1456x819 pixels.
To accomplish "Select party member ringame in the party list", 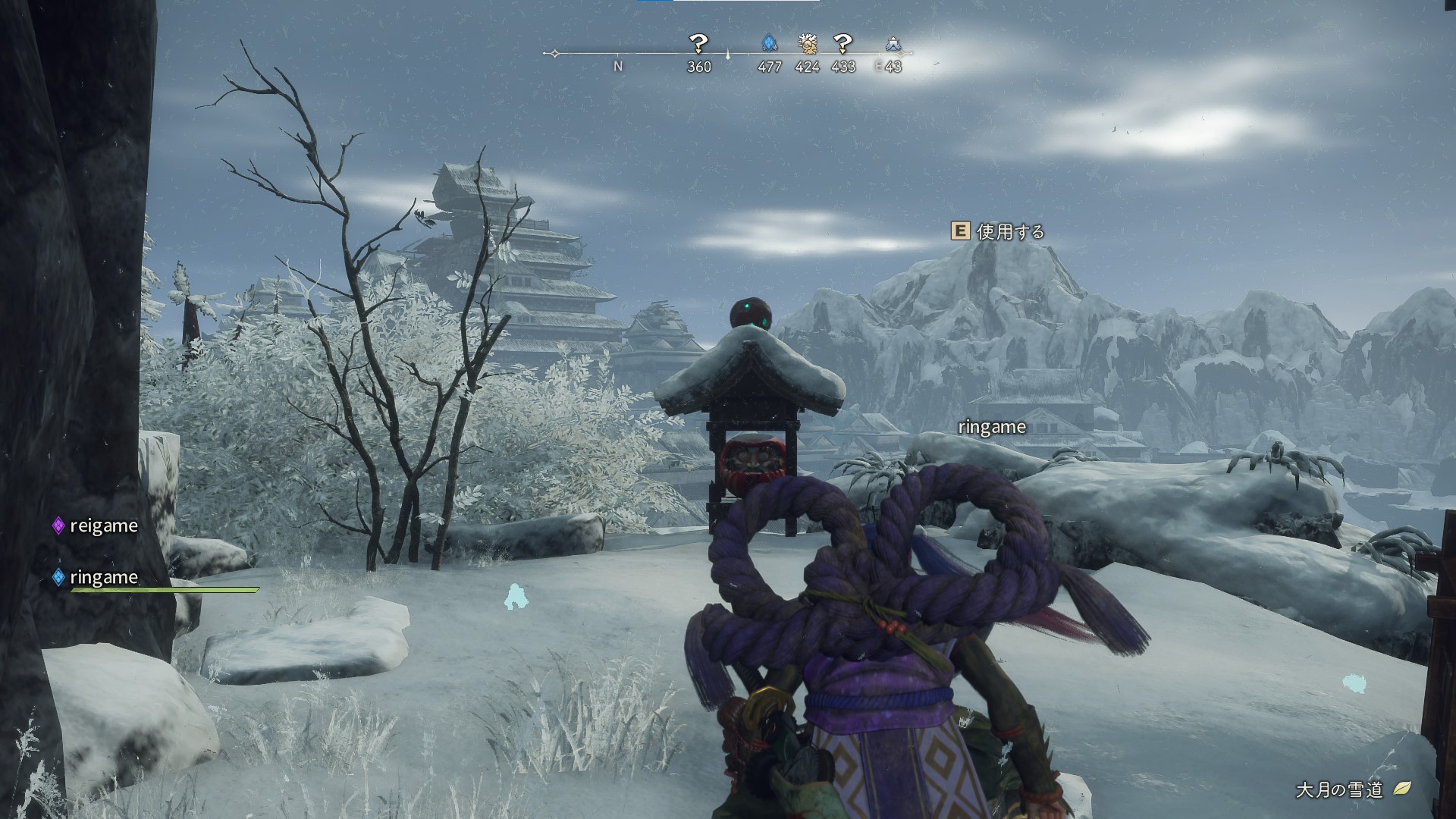I will pos(103,577).
